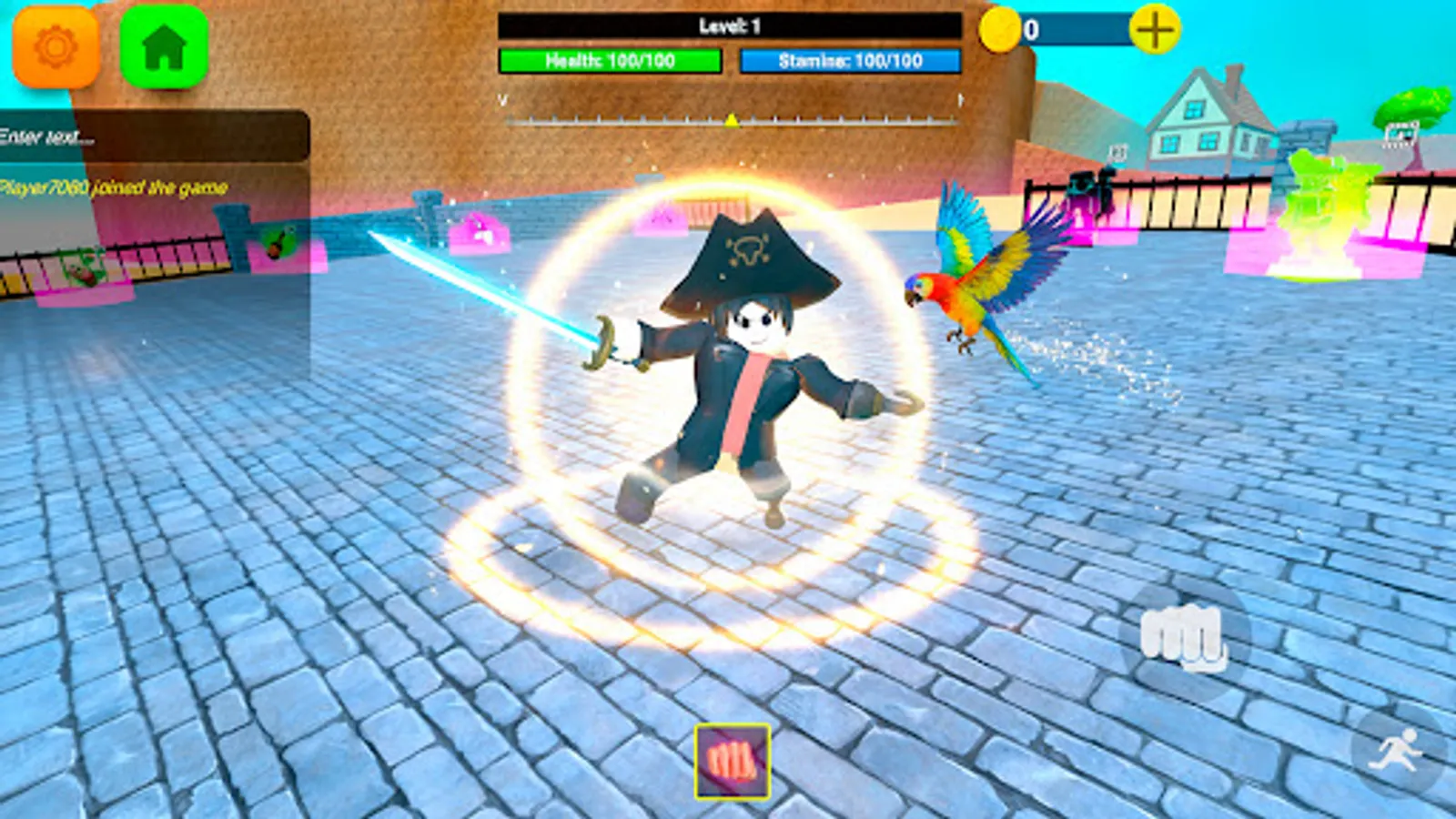Tap the left endpoint of the camera slider
1456x819 pixels.
click(x=501, y=104)
